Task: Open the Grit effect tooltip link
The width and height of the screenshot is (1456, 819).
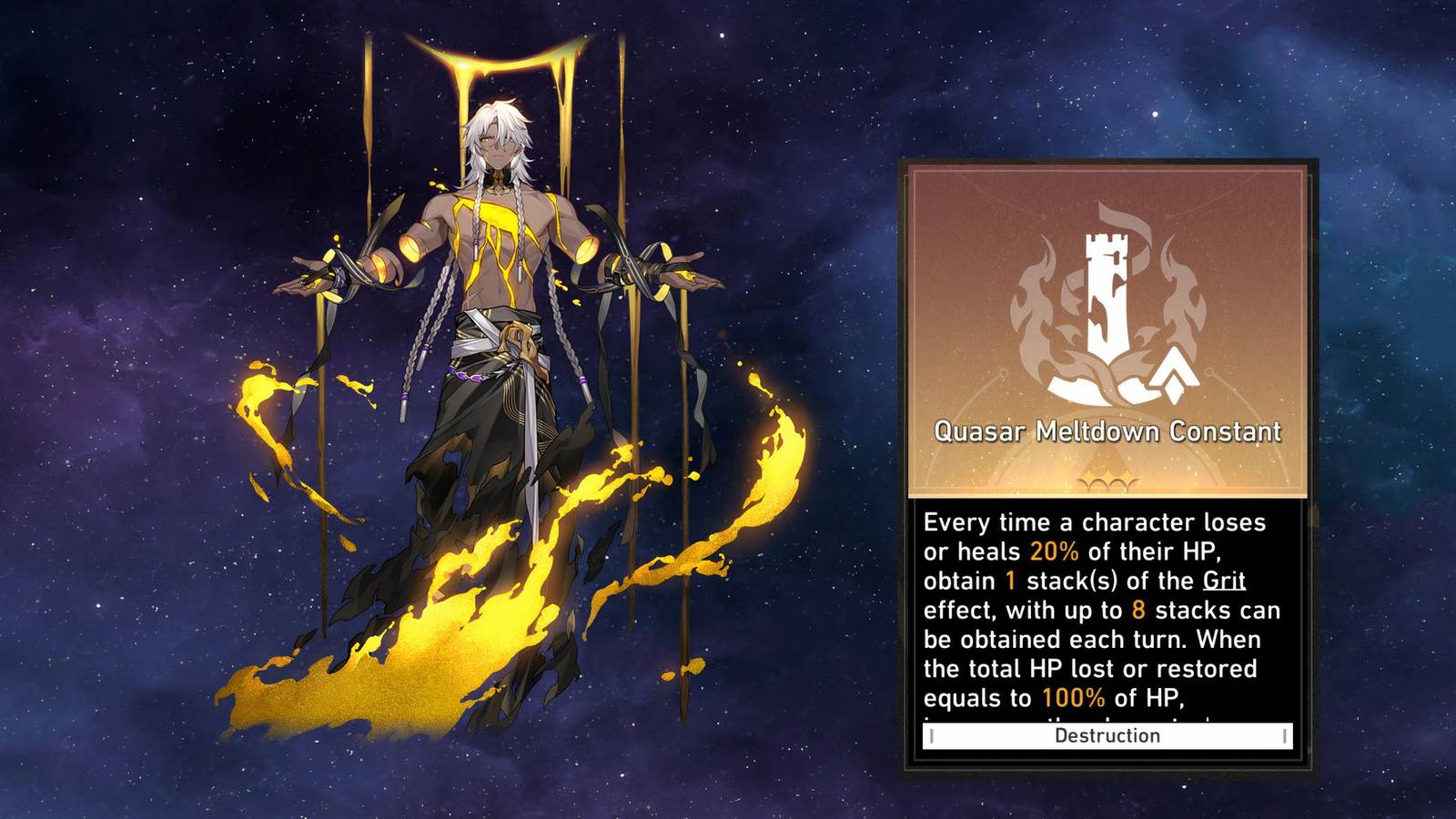Action: tap(1224, 581)
